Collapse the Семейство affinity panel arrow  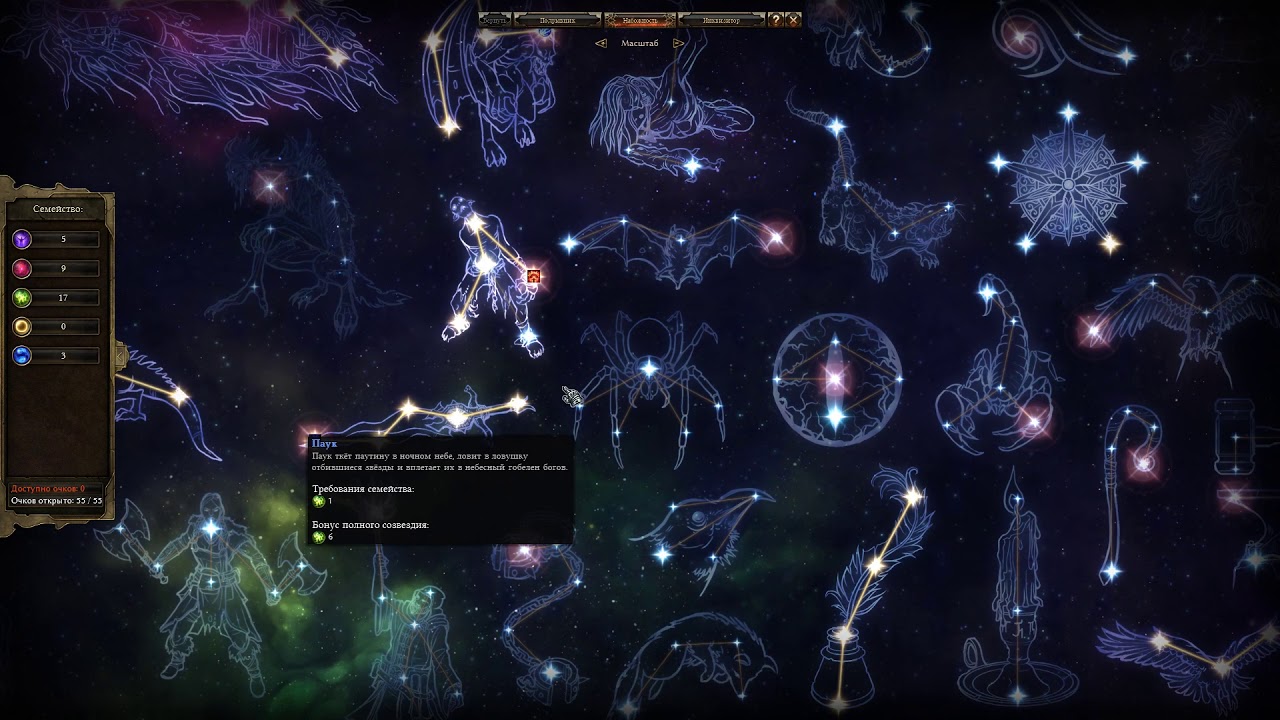pos(119,355)
